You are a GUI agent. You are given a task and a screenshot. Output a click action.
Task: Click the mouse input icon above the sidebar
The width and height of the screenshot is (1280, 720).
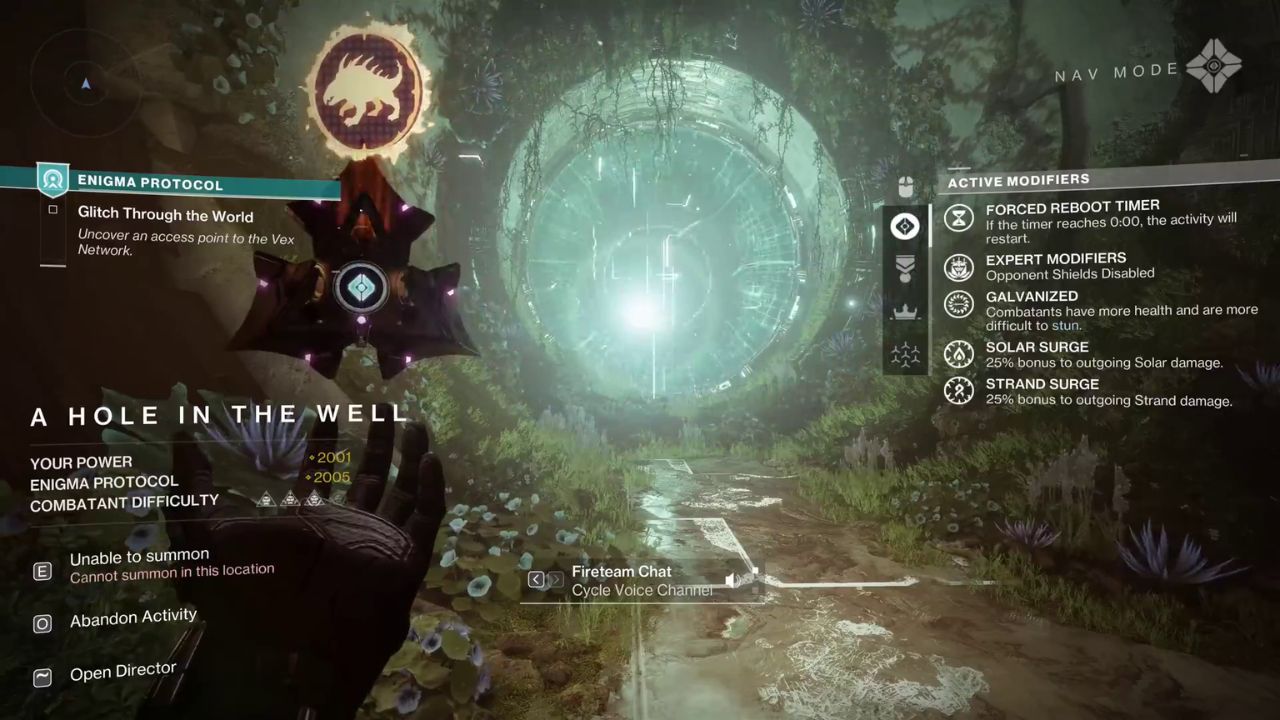click(905, 185)
